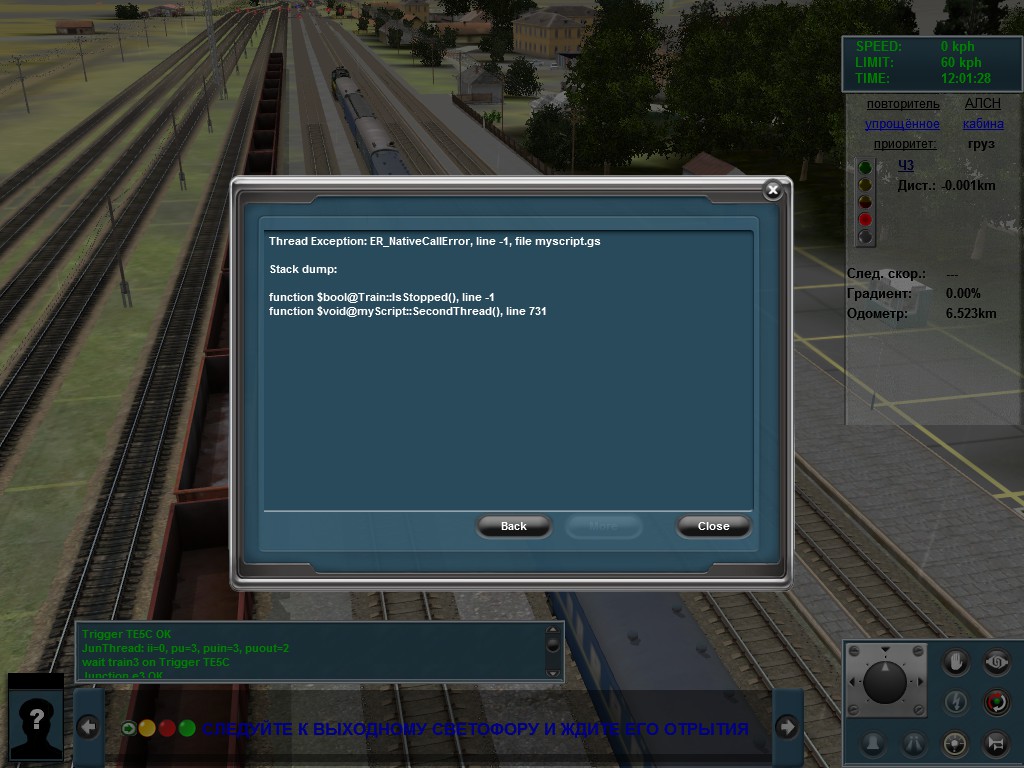
Task: Switch on the headlight button
Action: pyautogui.click(x=957, y=743)
